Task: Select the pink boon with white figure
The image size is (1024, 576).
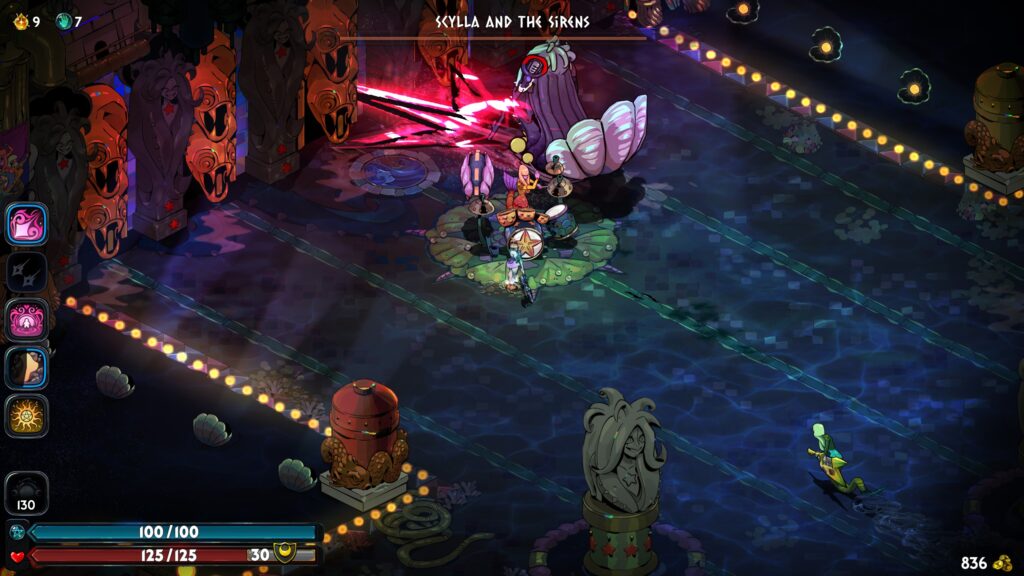Action: [x=27, y=319]
